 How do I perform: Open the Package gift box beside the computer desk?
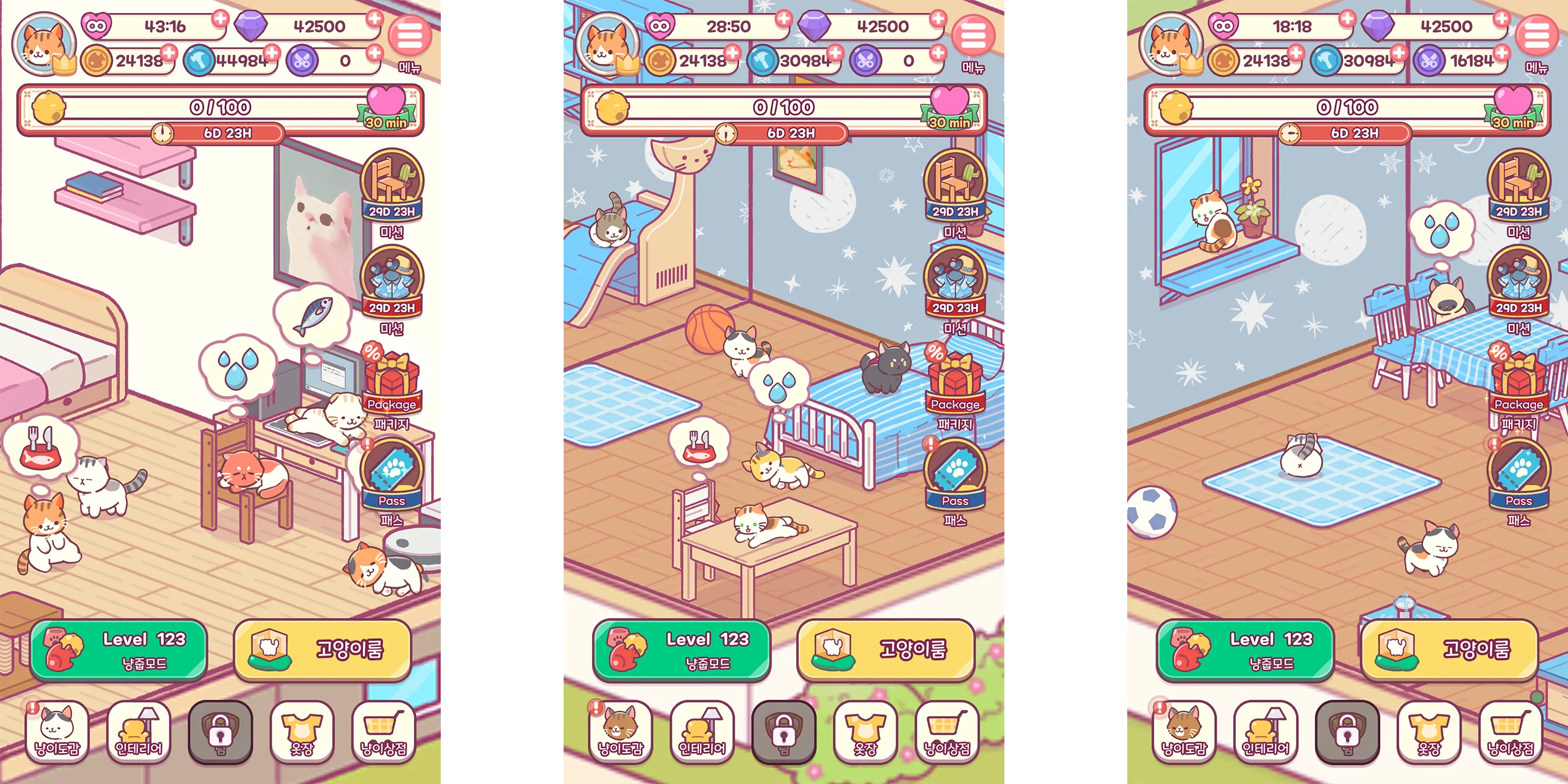tap(391, 384)
